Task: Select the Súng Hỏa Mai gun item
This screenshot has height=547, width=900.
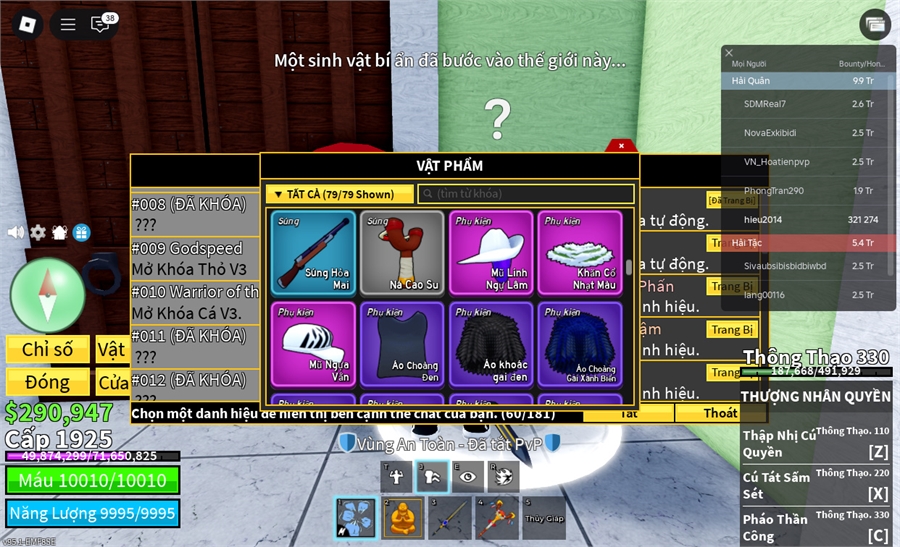Action: pyautogui.click(x=315, y=252)
